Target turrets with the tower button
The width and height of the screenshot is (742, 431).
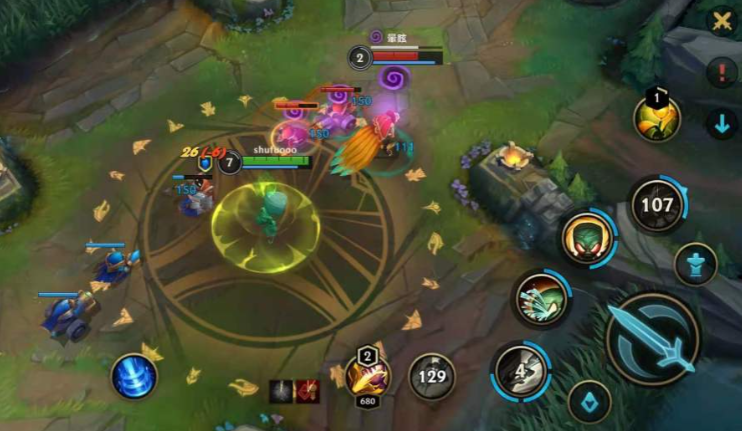[x=696, y=265]
